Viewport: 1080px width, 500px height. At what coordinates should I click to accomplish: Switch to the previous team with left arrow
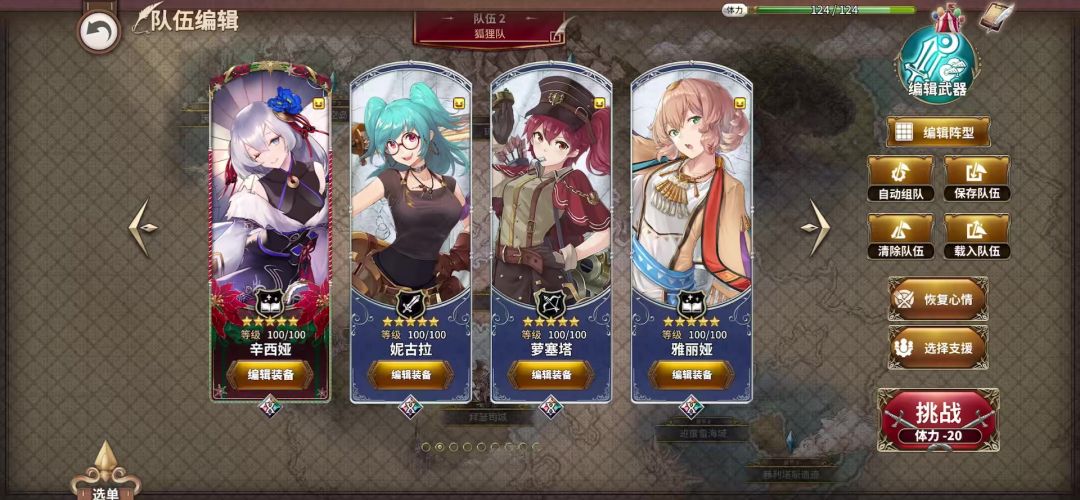[144, 228]
